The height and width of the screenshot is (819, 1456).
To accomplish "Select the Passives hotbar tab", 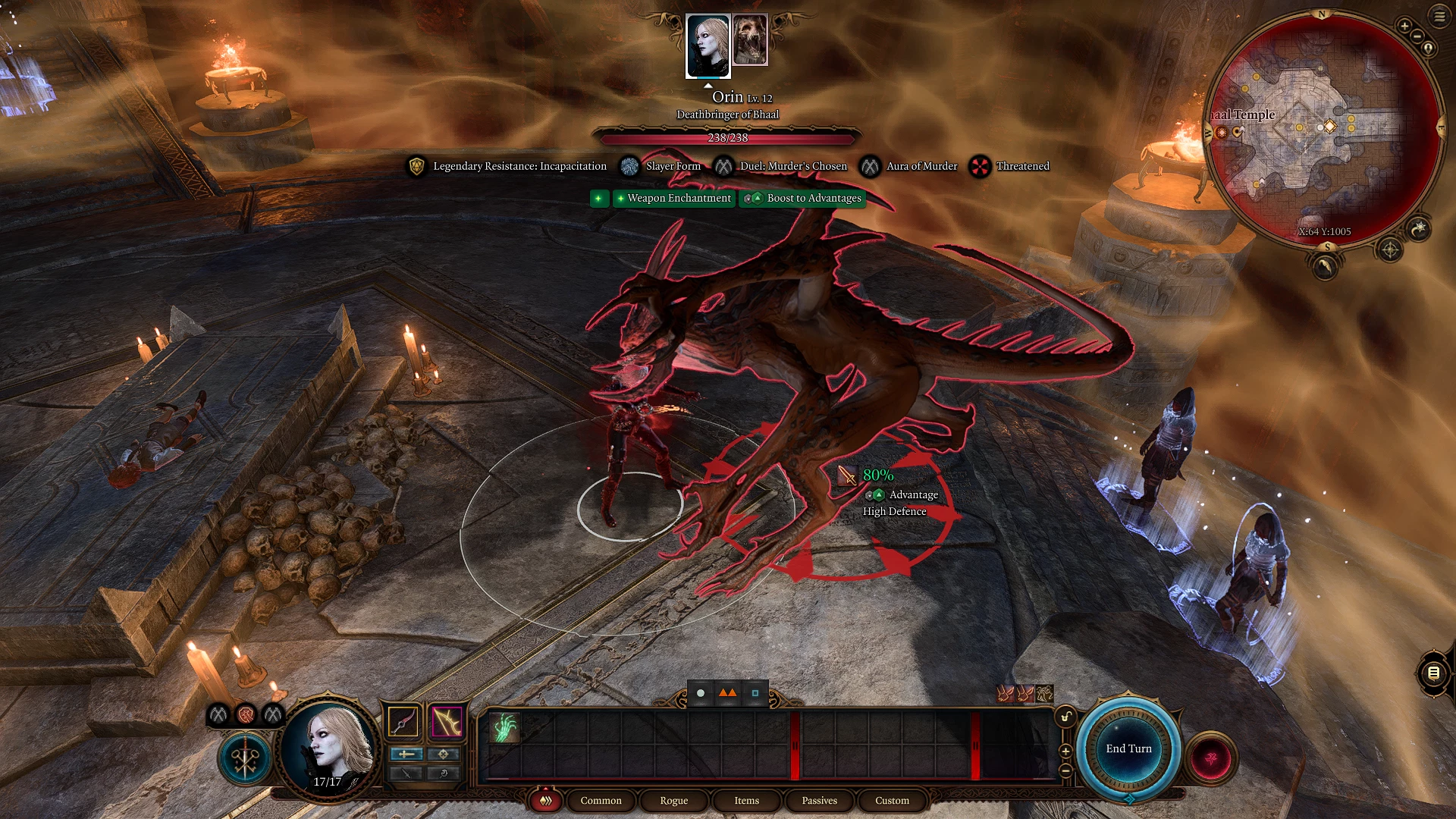I will (x=819, y=800).
